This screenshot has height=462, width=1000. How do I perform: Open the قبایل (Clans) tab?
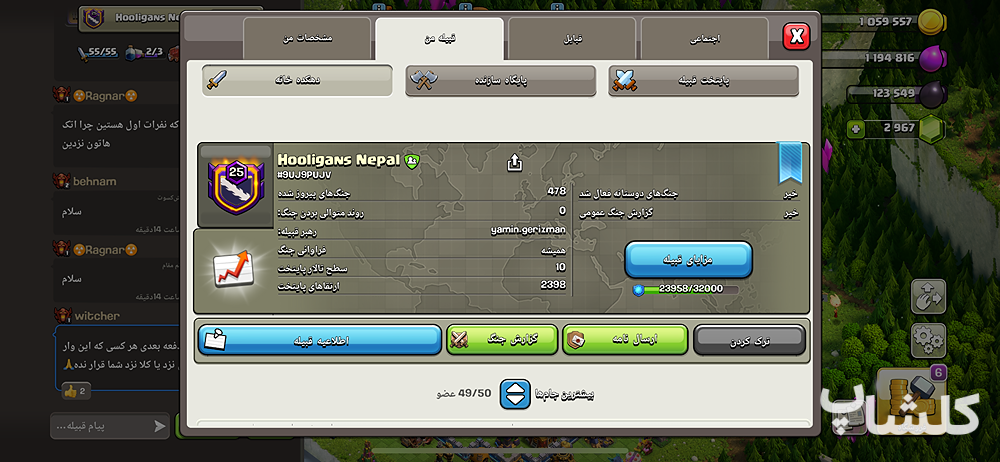pos(571,38)
